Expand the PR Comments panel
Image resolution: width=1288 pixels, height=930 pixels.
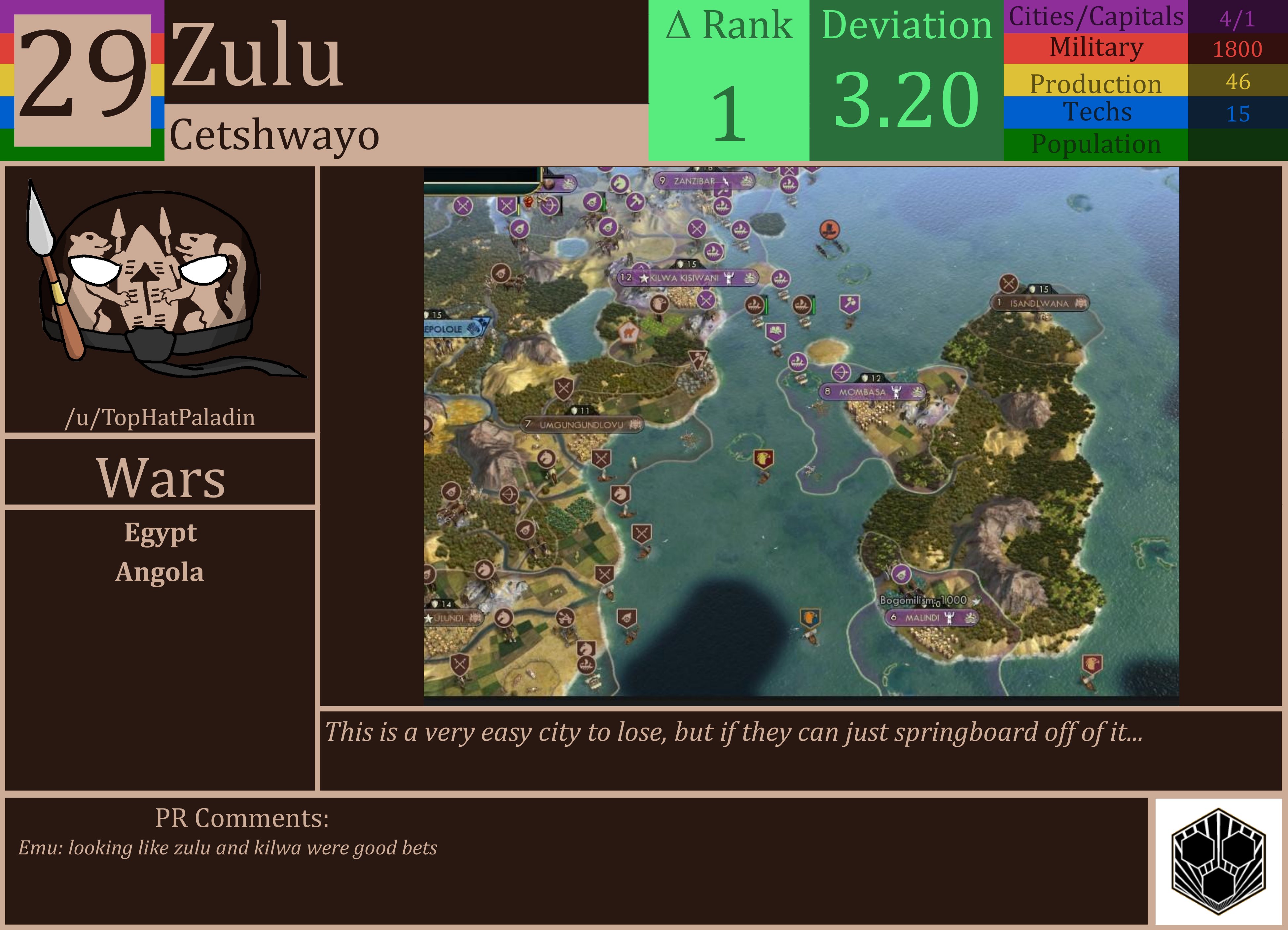(241, 817)
